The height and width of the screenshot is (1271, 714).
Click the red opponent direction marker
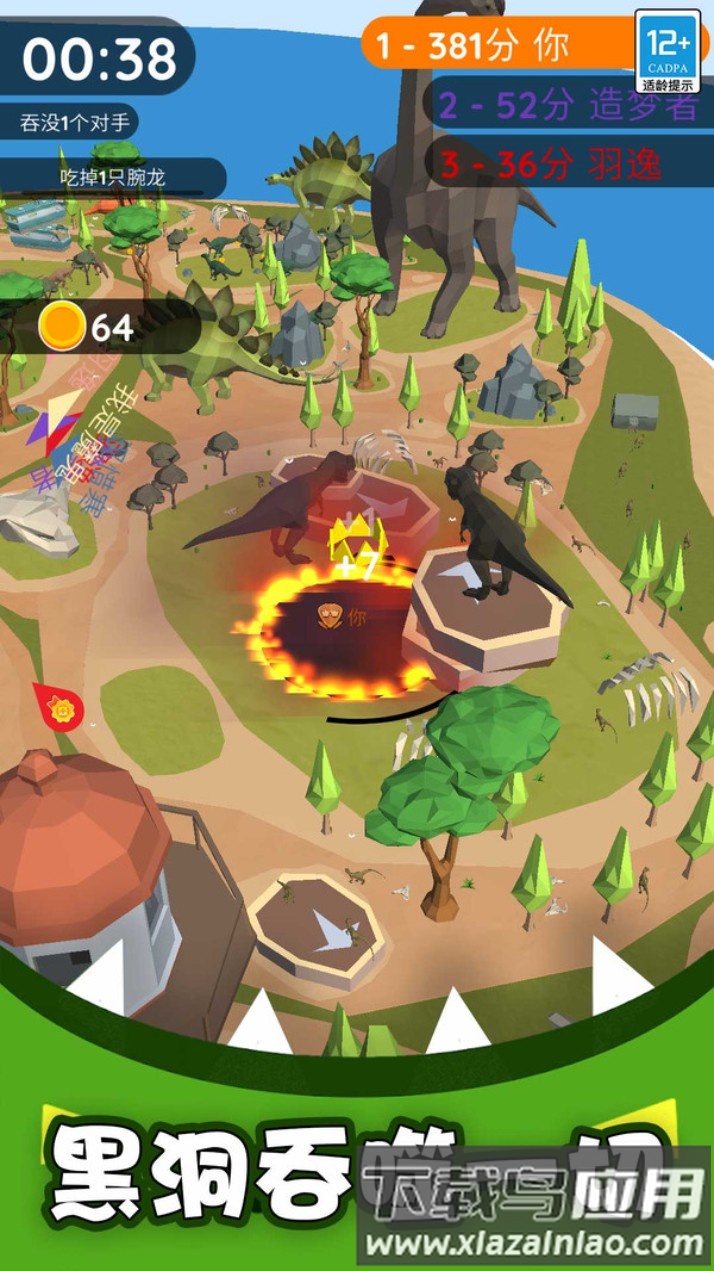point(59,707)
